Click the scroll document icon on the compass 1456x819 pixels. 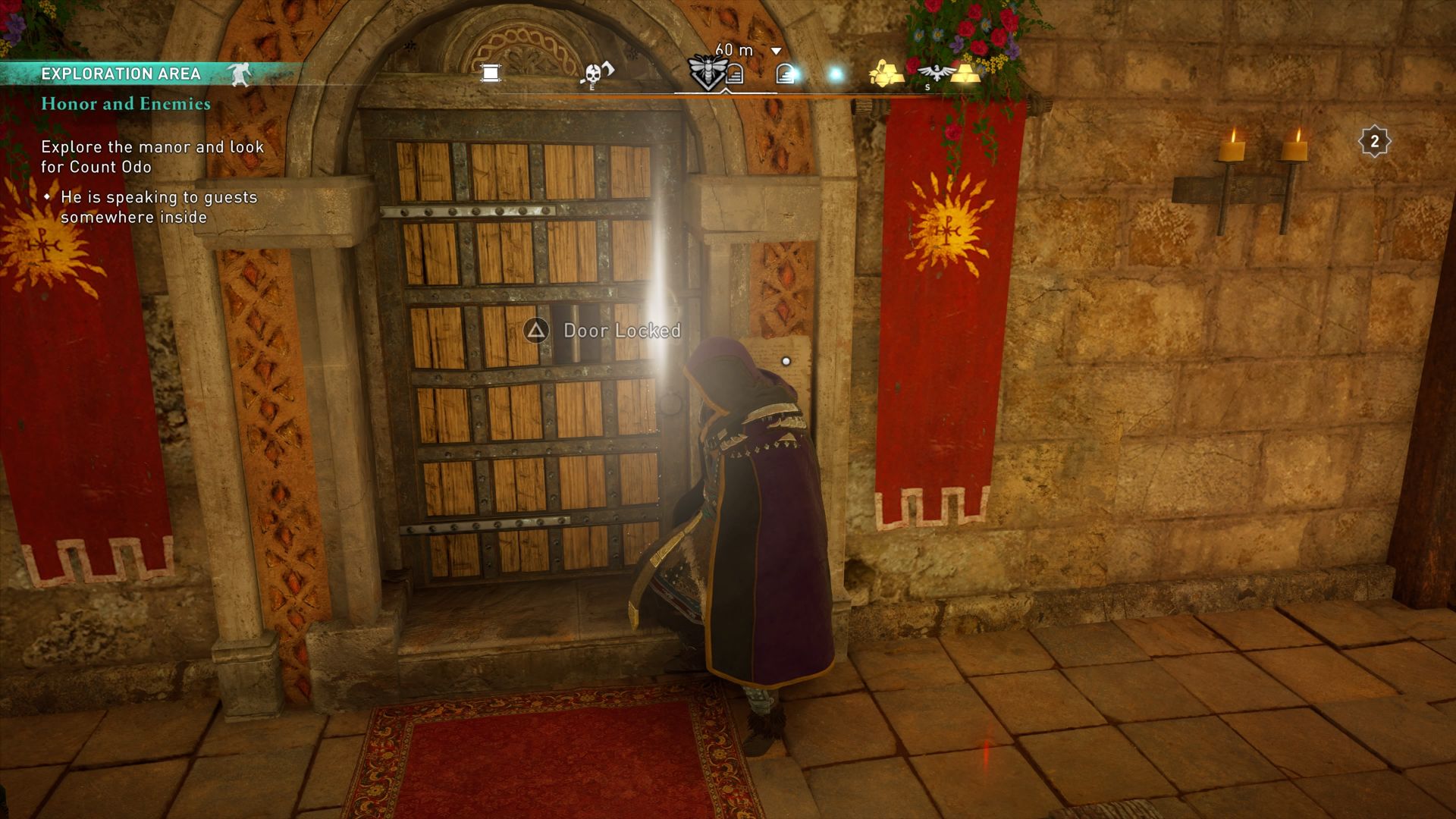tap(489, 73)
